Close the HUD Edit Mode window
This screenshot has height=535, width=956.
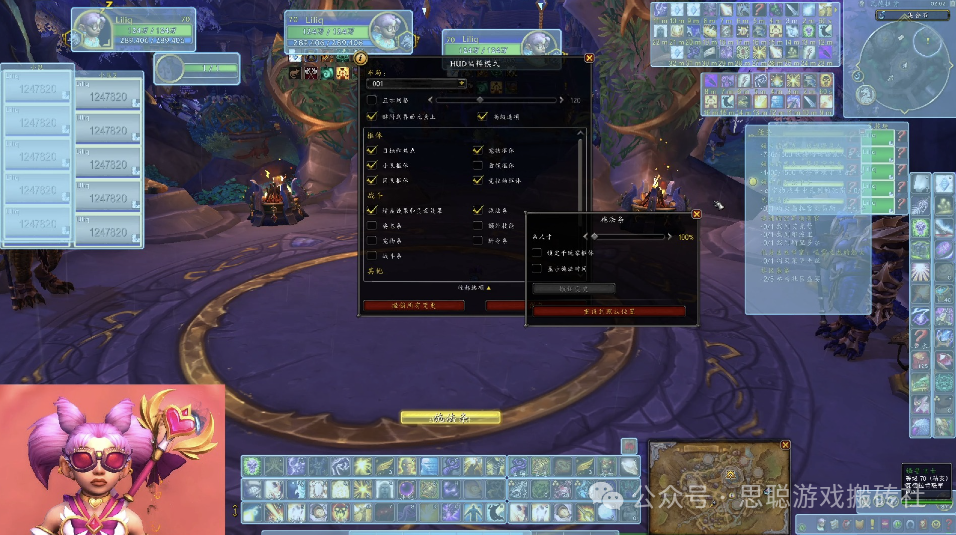click(589, 58)
